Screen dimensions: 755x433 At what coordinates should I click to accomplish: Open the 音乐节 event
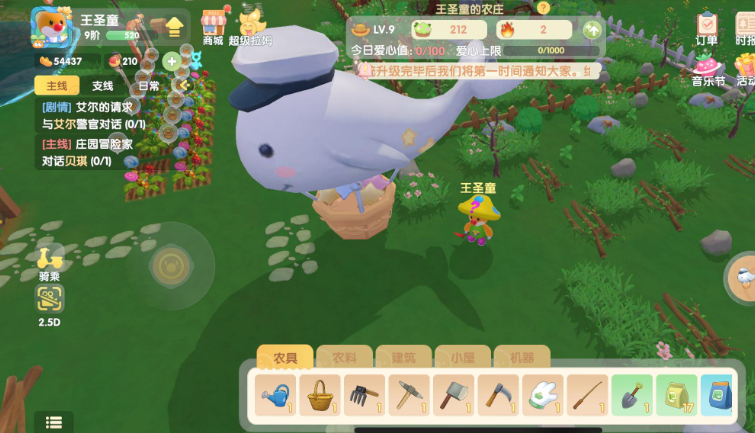707,70
